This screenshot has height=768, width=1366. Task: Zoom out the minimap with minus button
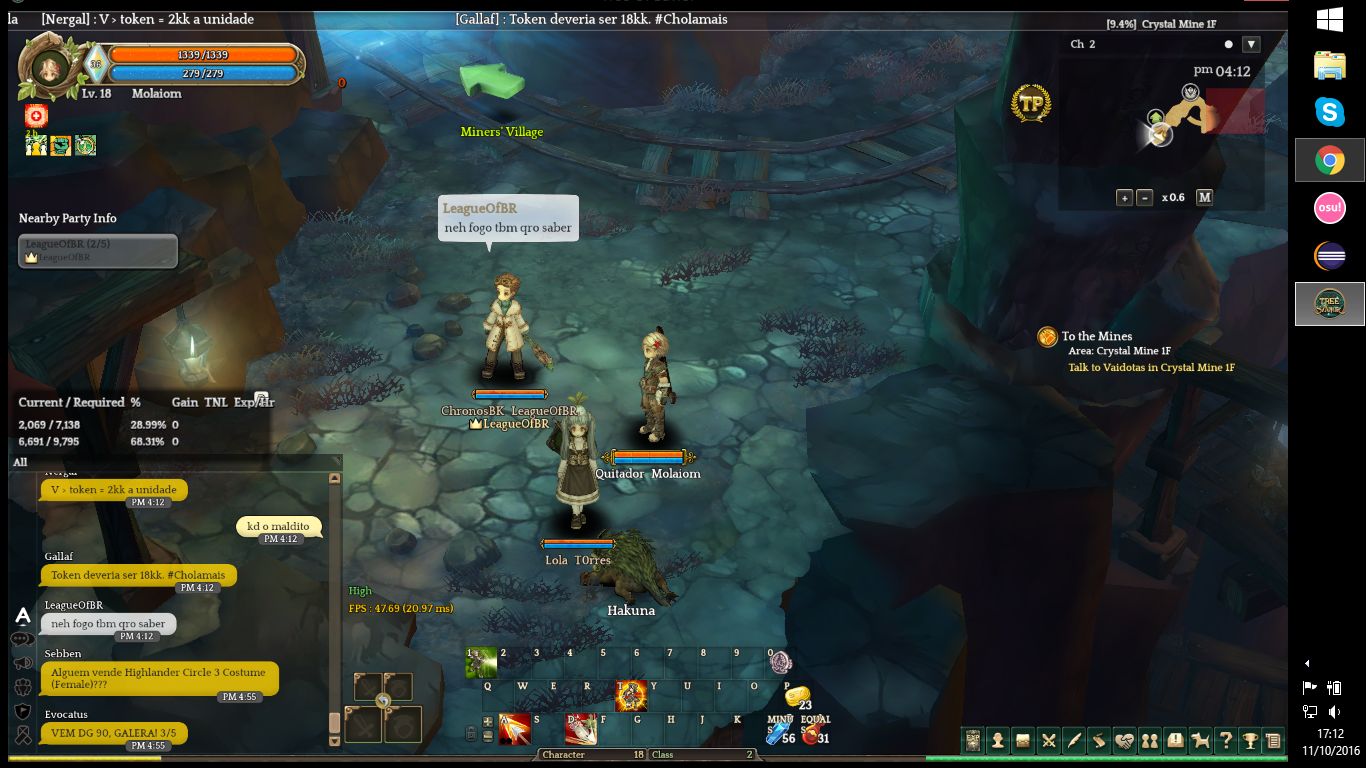pyautogui.click(x=1144, y=198)
